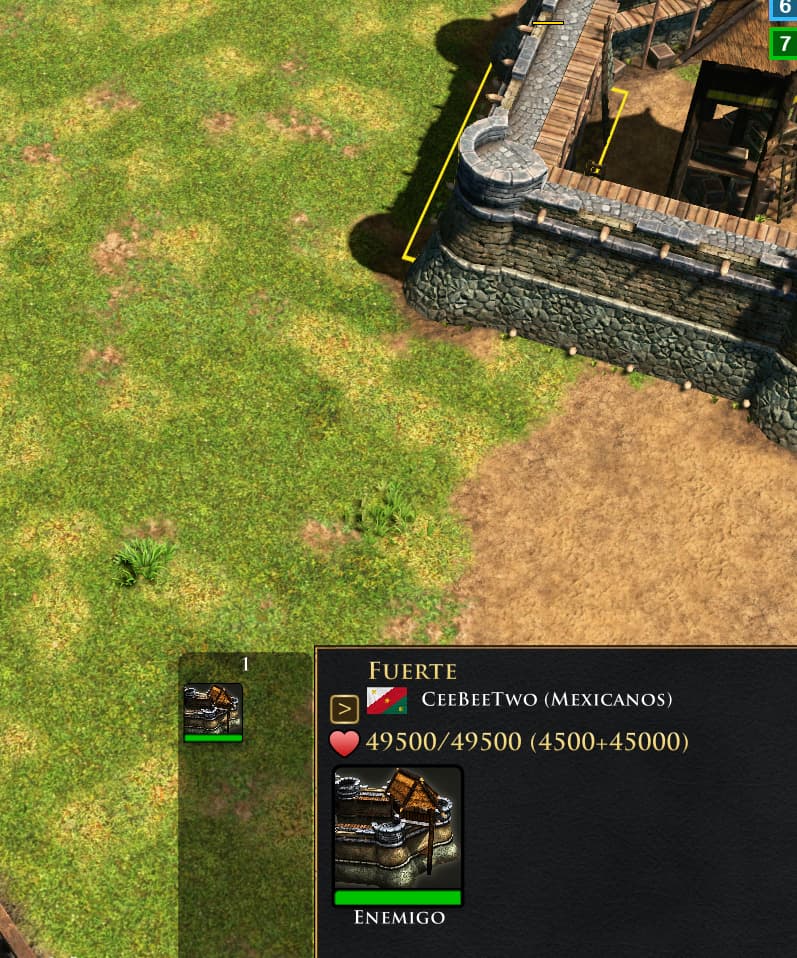Select the small fort thumbnail labeled 1
This screenshot has height=958, width=797.
(213, 711)
